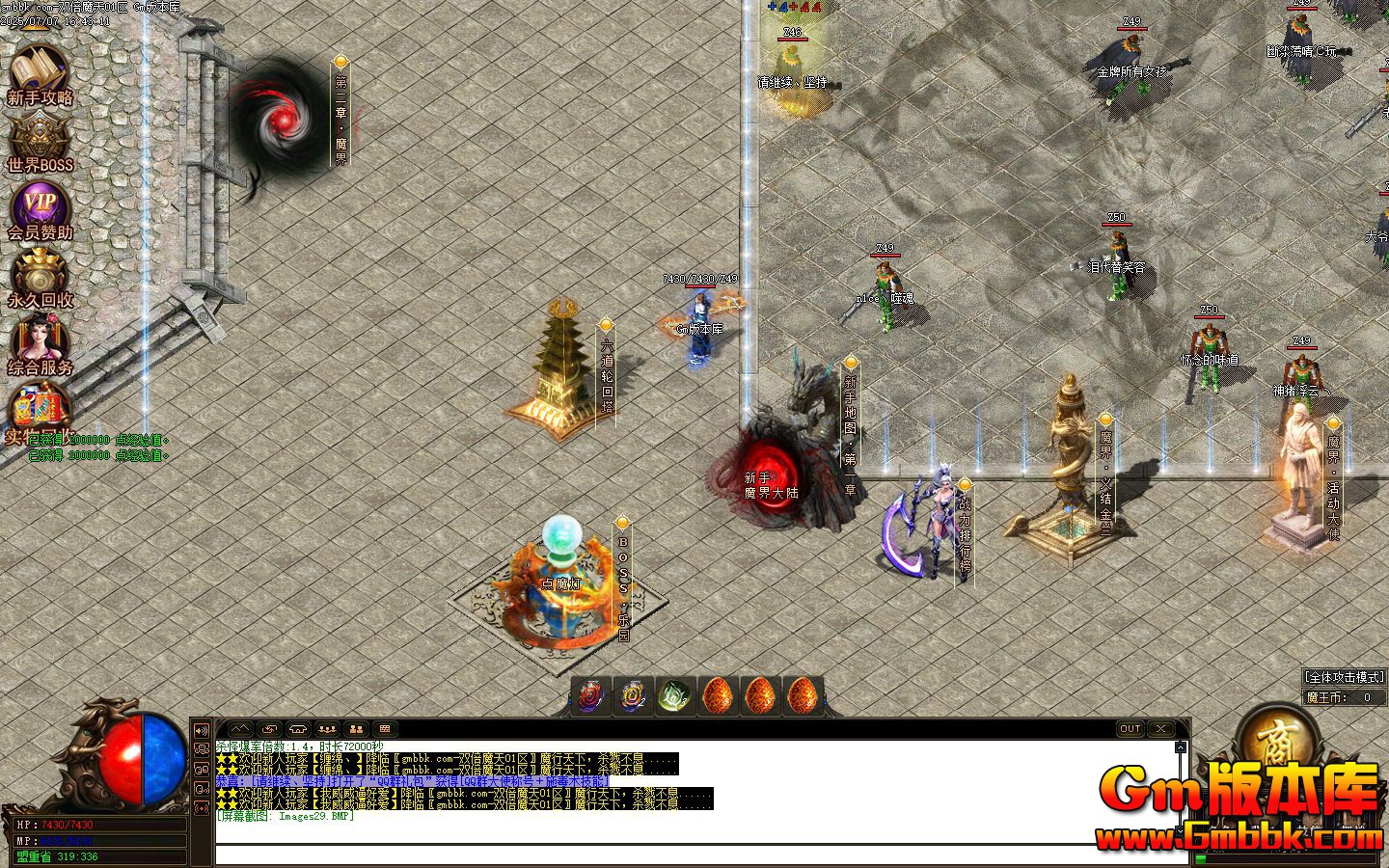Toggle the keyboard chat input icon

coord(385,728)
